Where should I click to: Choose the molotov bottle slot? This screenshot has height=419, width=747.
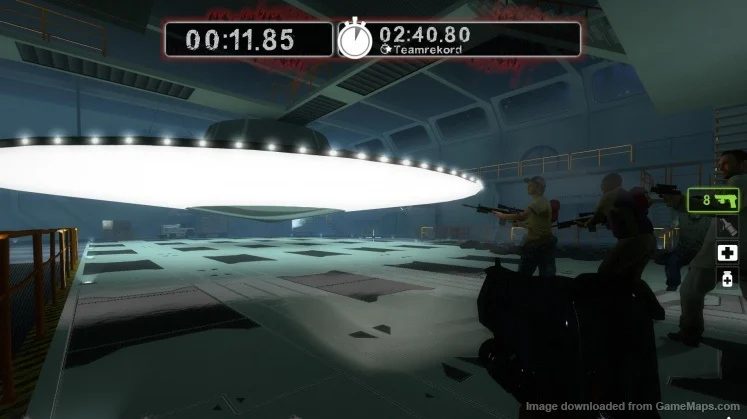(x=729, y=227)
